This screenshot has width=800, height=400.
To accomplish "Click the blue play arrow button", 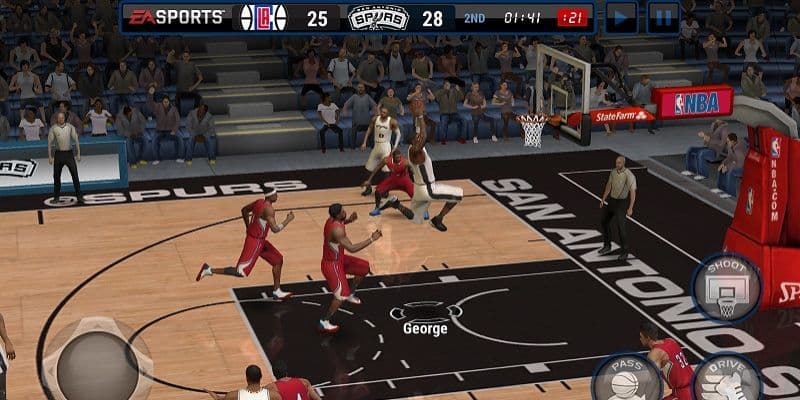I will (621, 17).
